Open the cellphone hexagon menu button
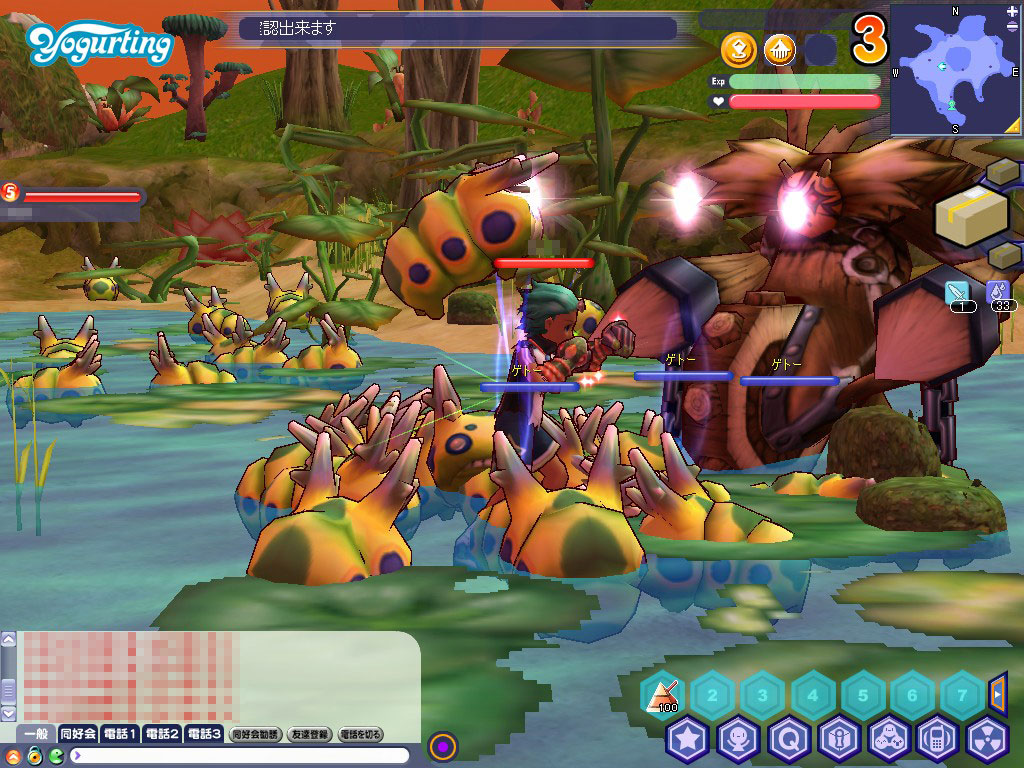The height and width of the screenshot is (768, 1024). click(938, 740)
